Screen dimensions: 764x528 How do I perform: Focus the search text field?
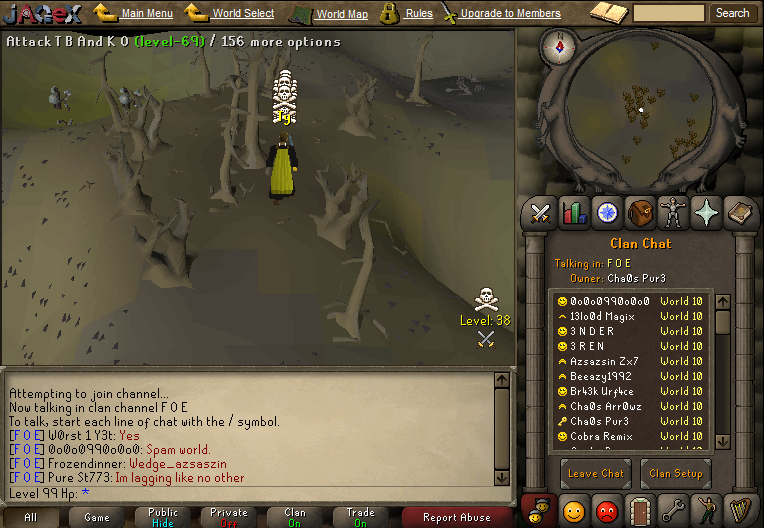(x=669, y=13)
